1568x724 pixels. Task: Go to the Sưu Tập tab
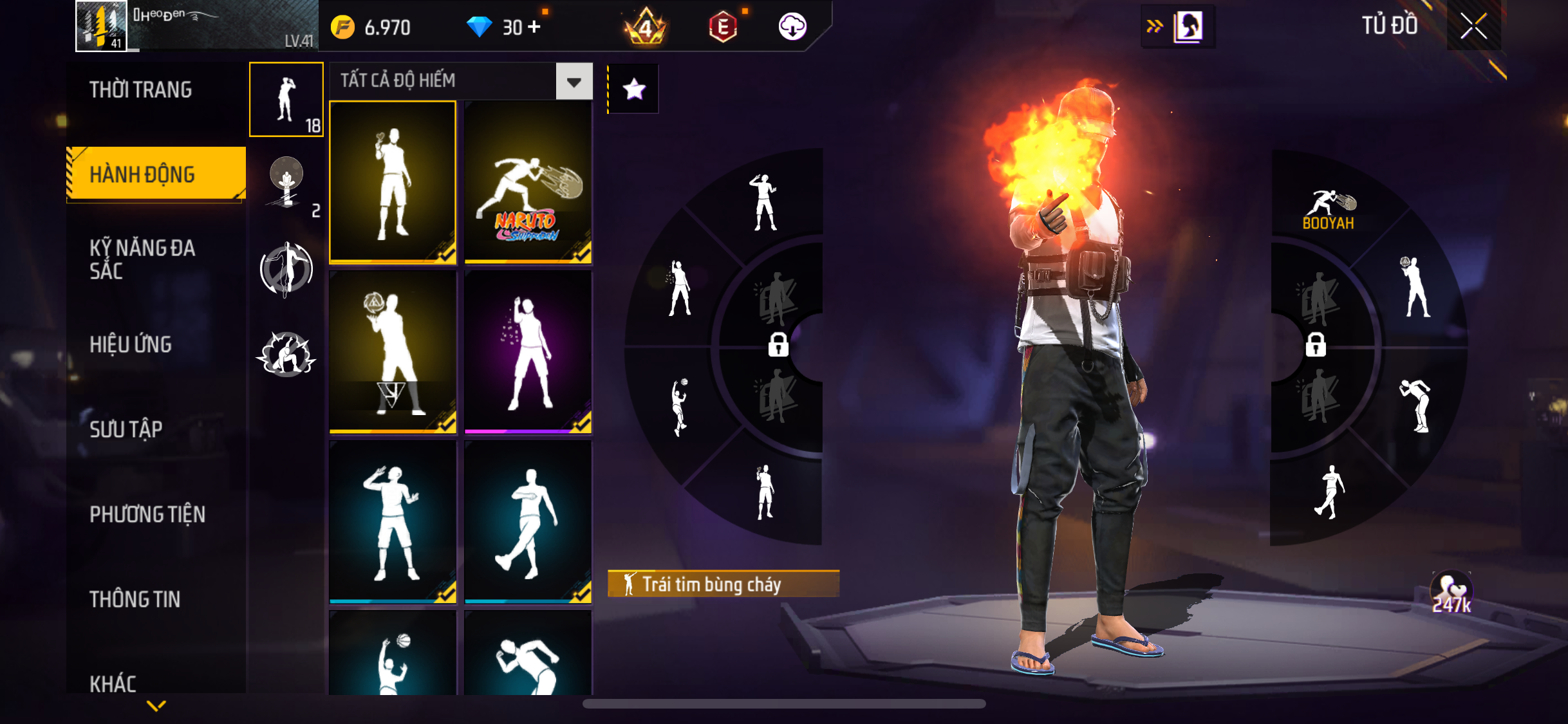[x=126, y=429]
